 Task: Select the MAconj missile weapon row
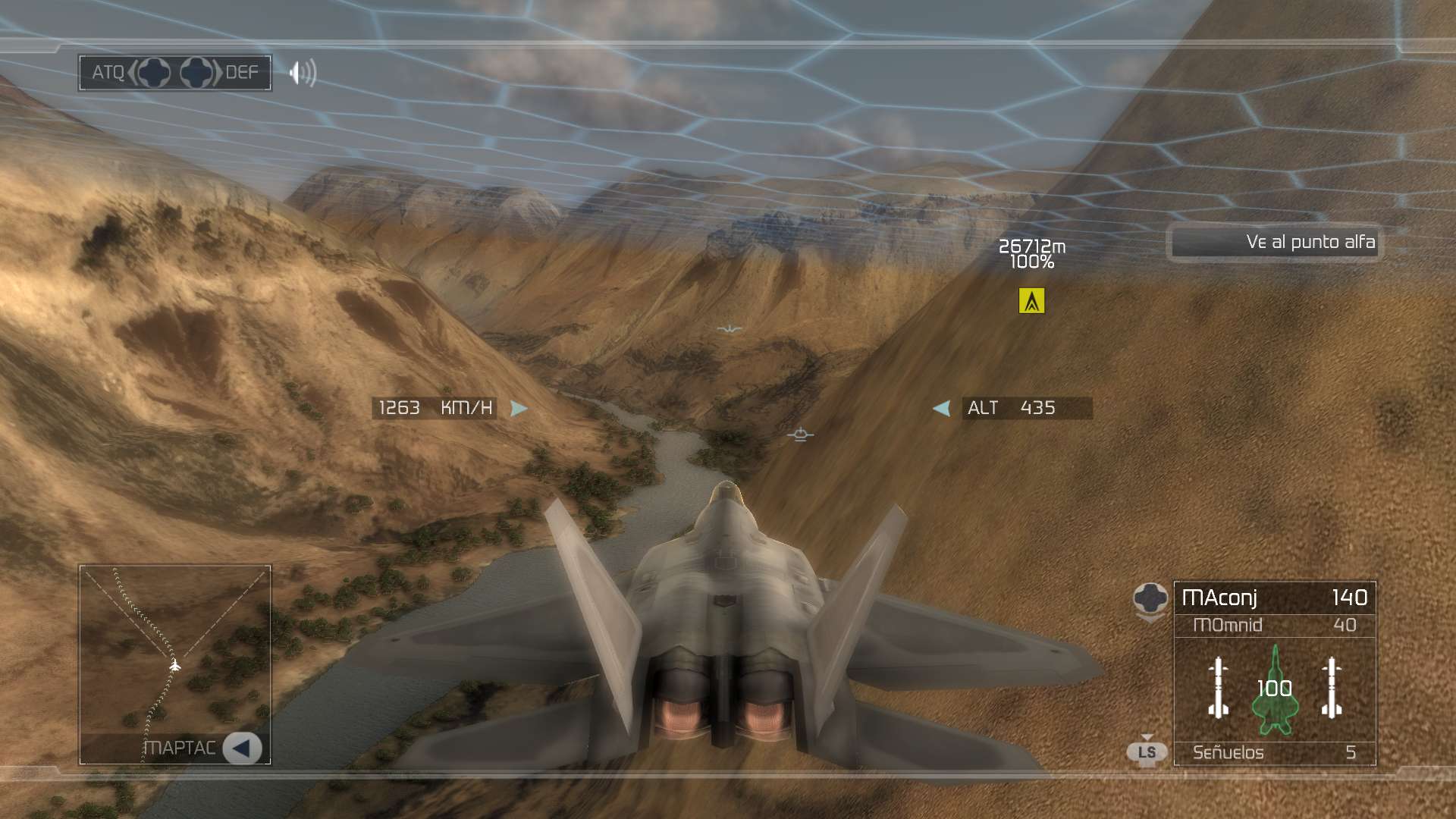[1274, 598]
